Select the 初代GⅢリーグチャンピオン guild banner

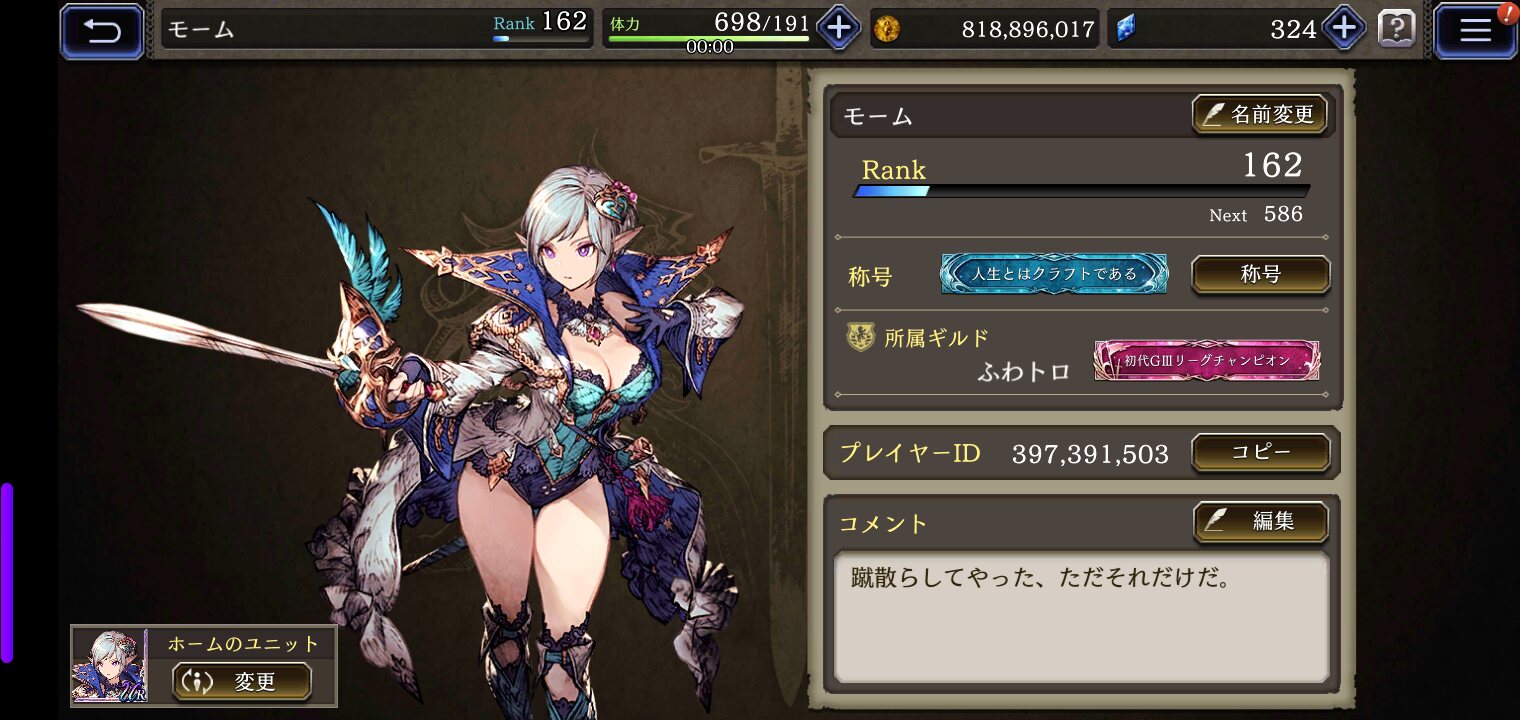(x=1206, y=360)
